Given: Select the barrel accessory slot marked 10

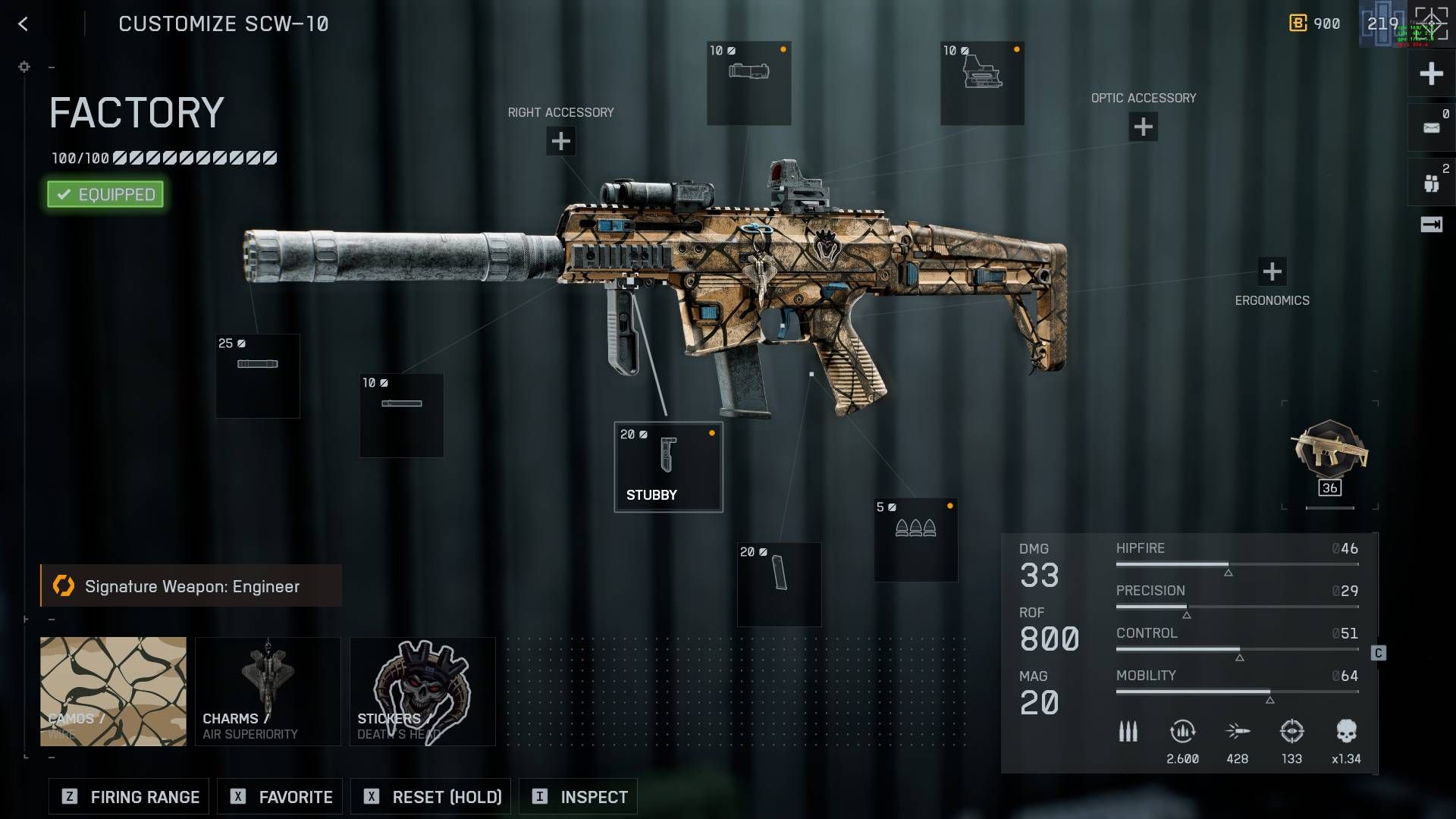Looking at the screenshot, I should tap(400, 415).
